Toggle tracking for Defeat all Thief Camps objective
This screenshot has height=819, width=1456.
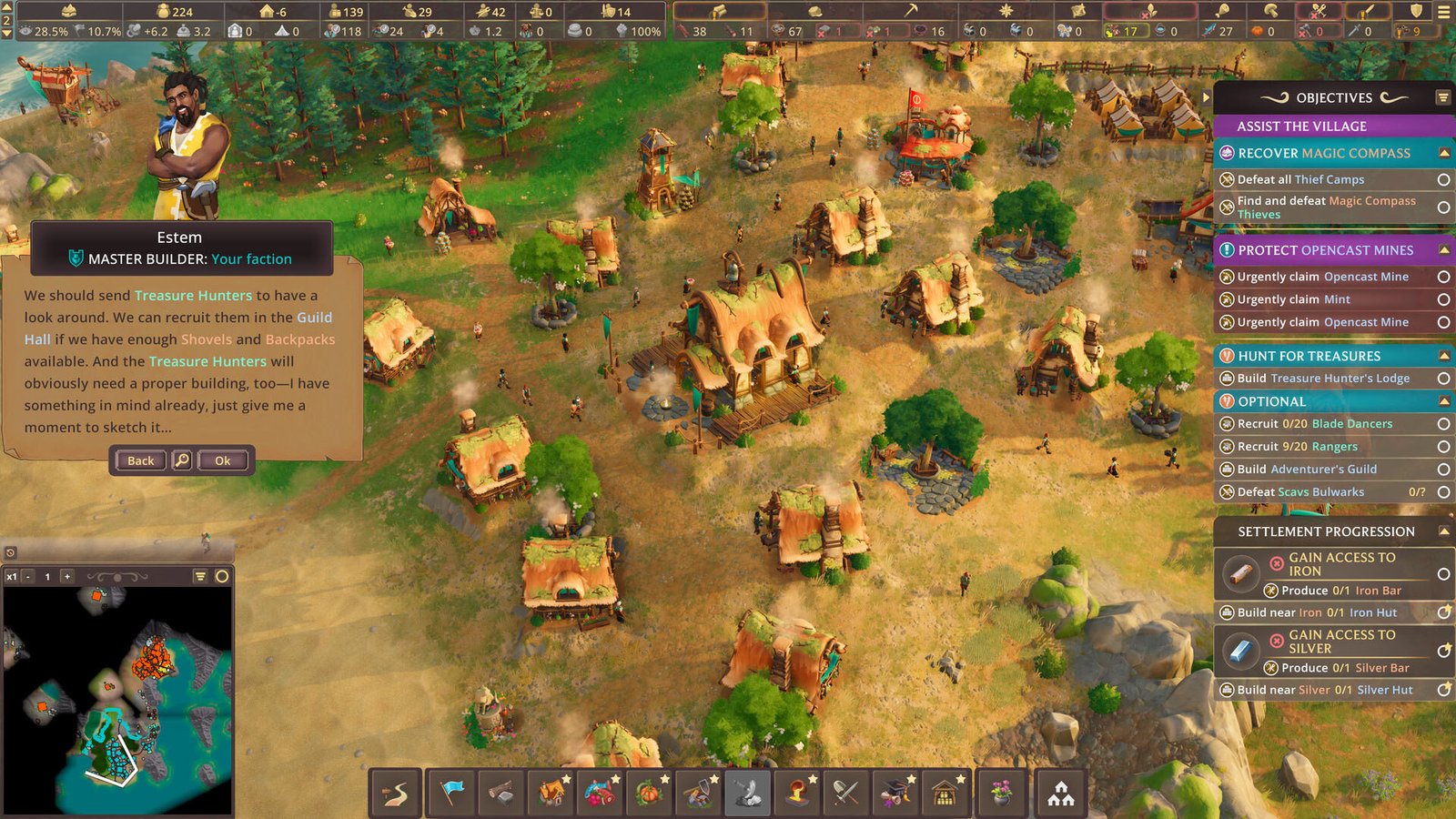point(1443,180)
